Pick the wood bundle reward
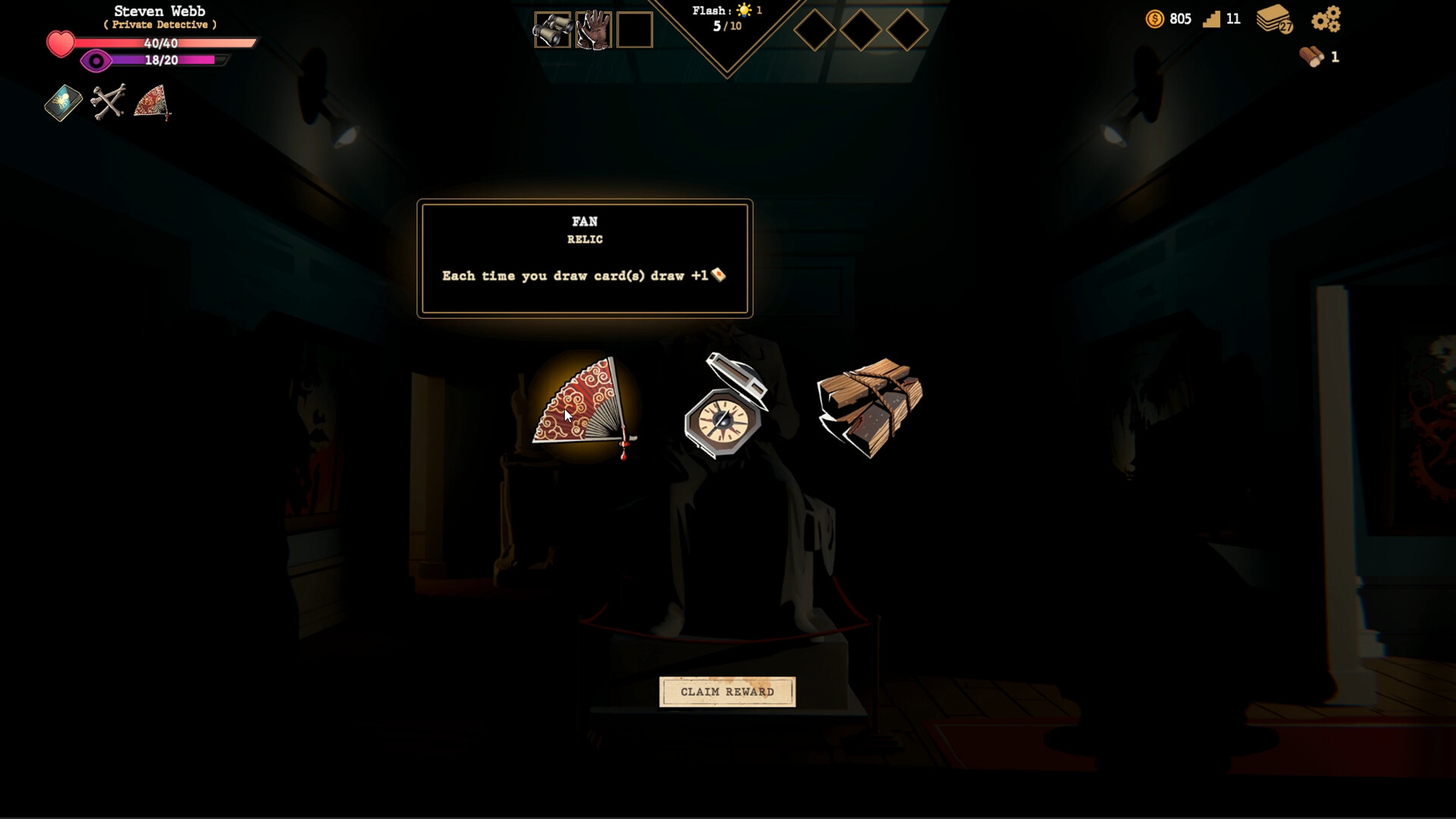 (869, 406)
